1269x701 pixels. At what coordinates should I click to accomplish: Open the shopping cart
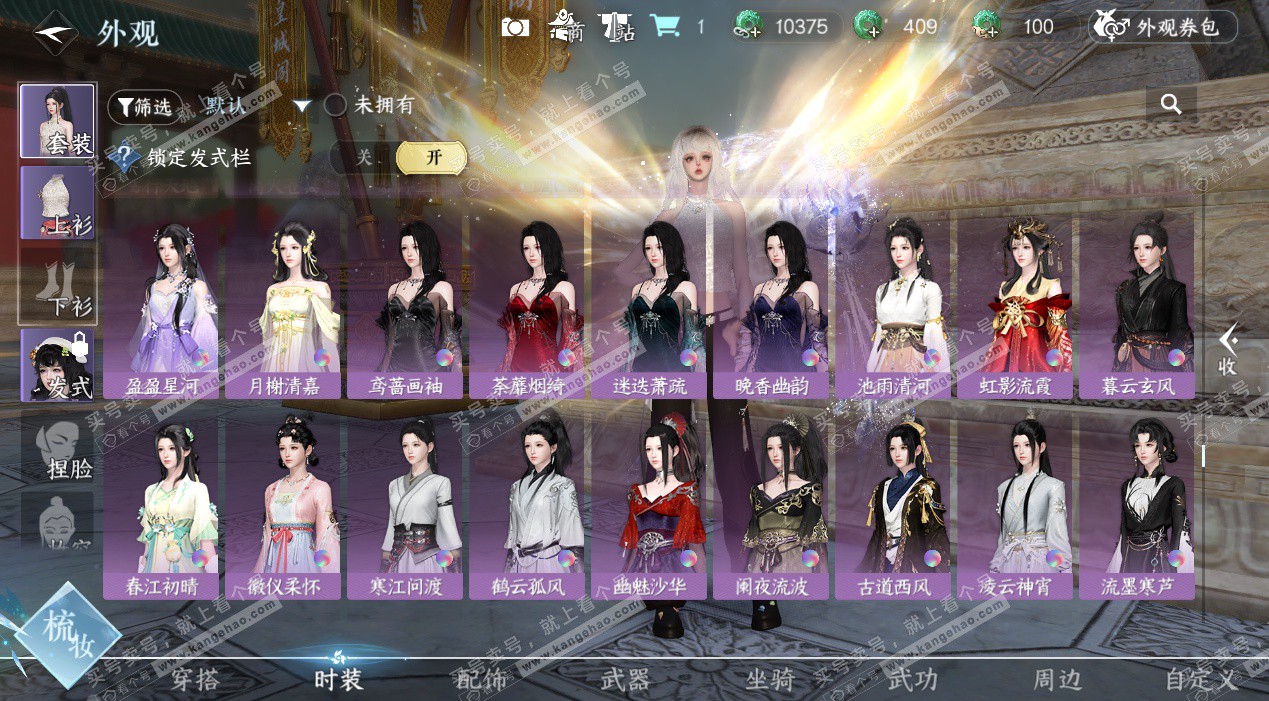click(x=664, y=27)
